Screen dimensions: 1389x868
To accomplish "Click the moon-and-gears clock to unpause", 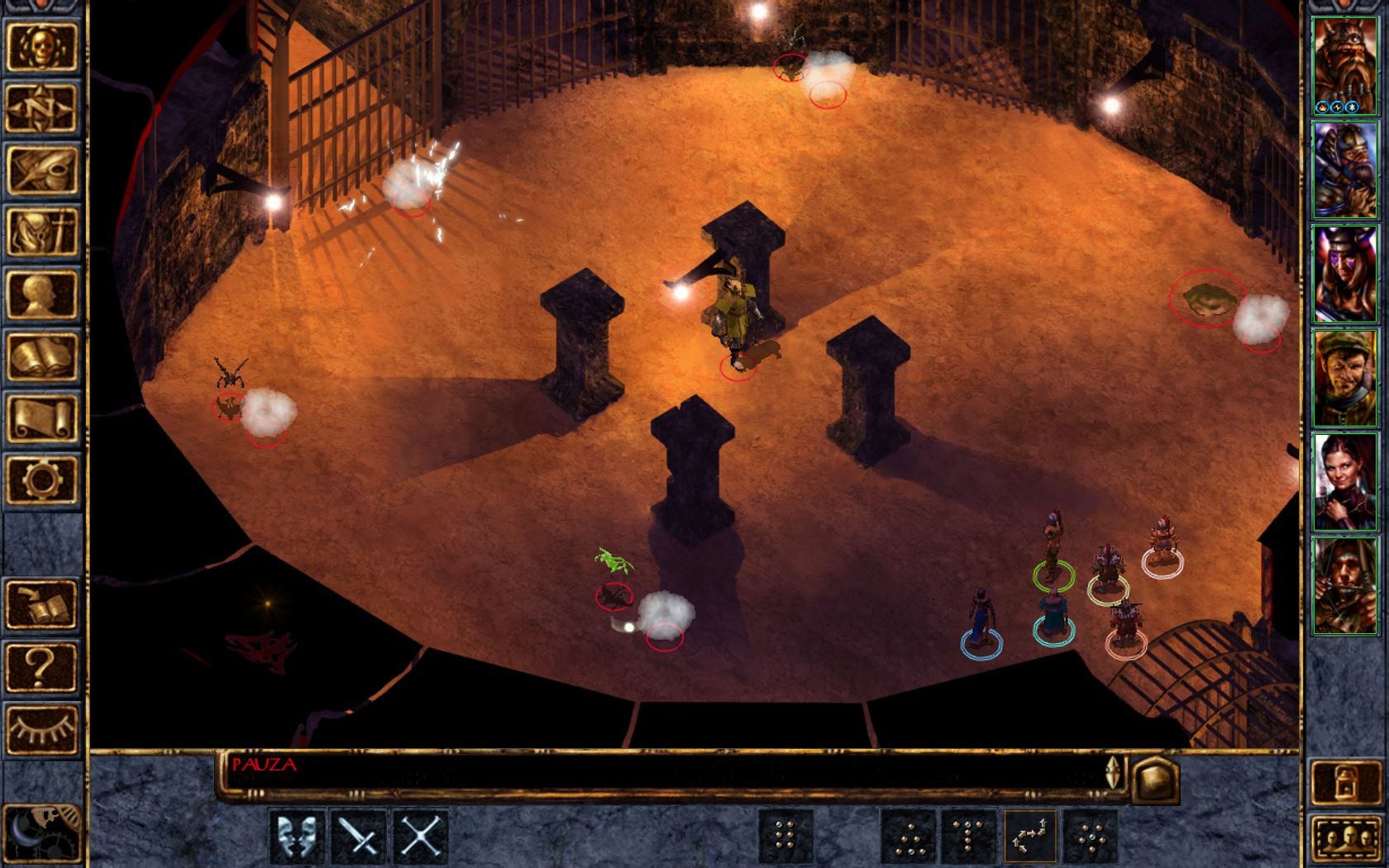I will point(41,833).
